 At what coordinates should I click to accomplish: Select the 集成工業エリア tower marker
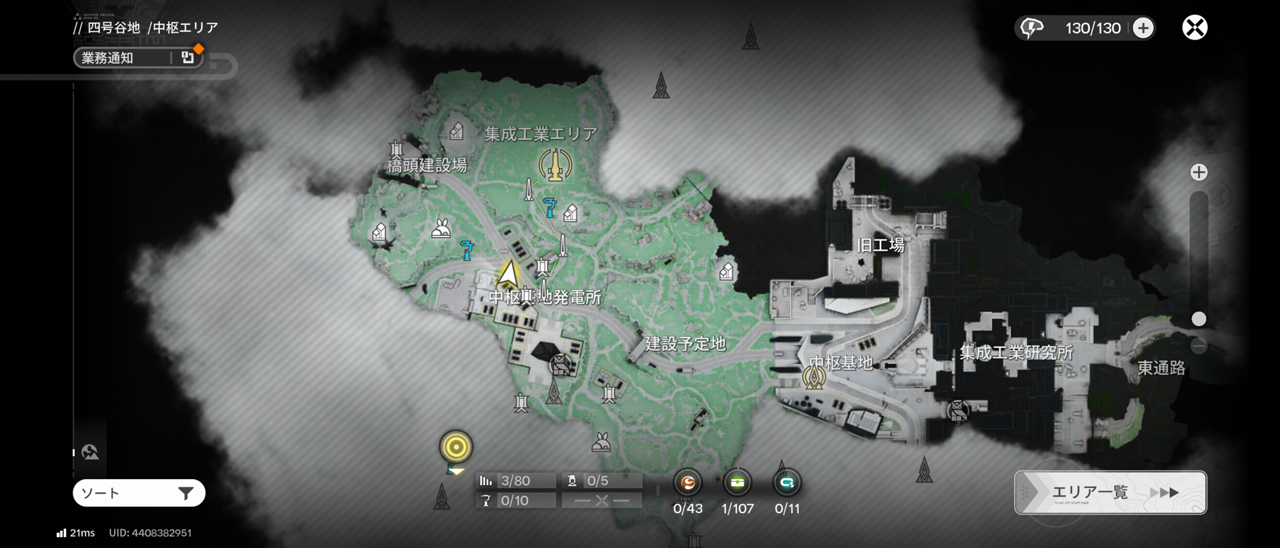552,164
